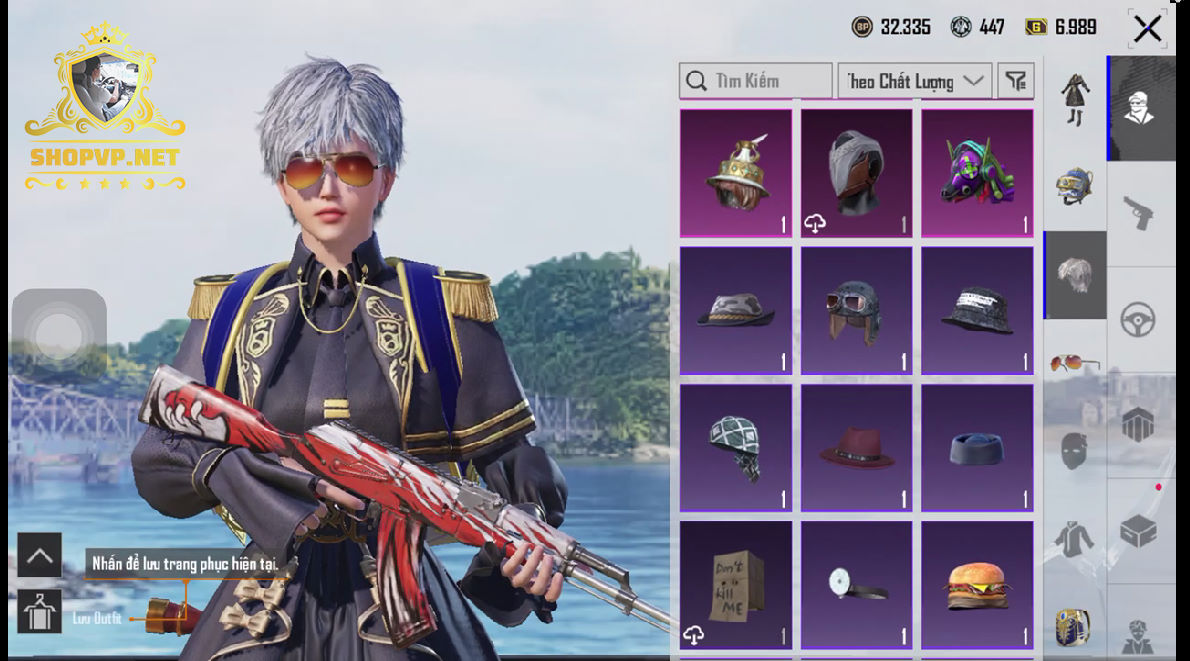
Task: Open the Theo Chất Lượng sort dropdown
Action: (914, 81)
